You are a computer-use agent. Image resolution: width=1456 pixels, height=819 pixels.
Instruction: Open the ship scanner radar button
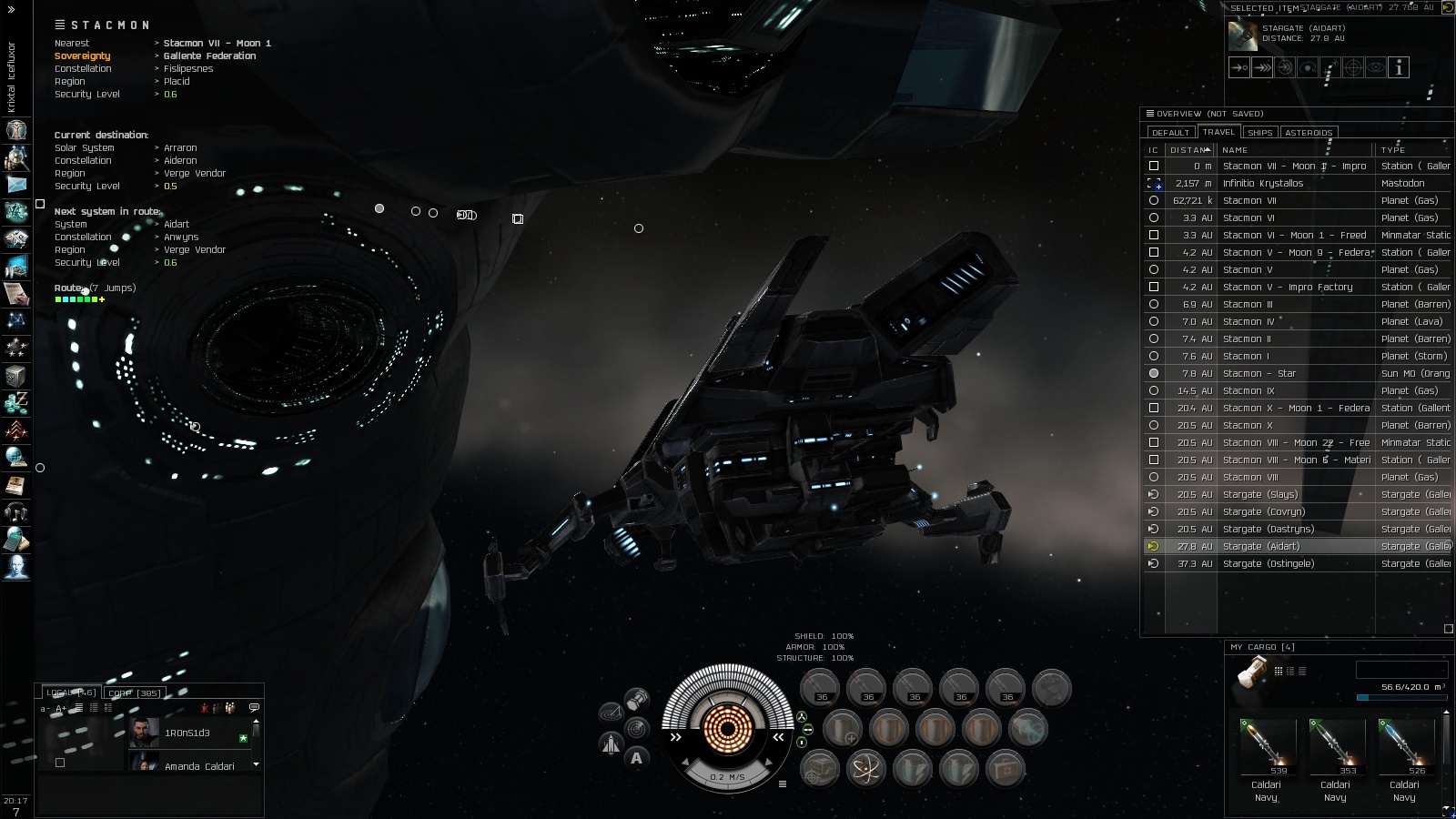[636, 729]
